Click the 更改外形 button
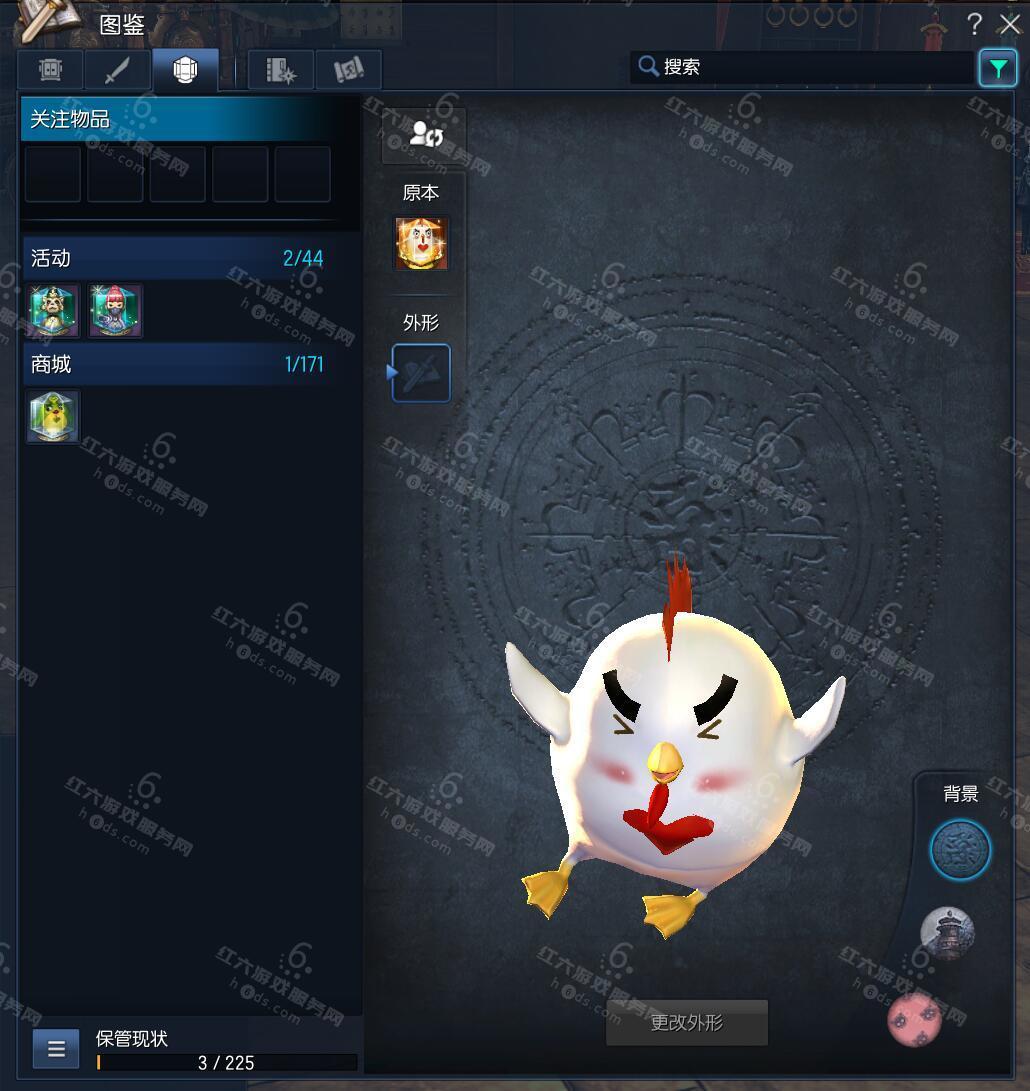The image size is (1030, 1091). 687,1023
